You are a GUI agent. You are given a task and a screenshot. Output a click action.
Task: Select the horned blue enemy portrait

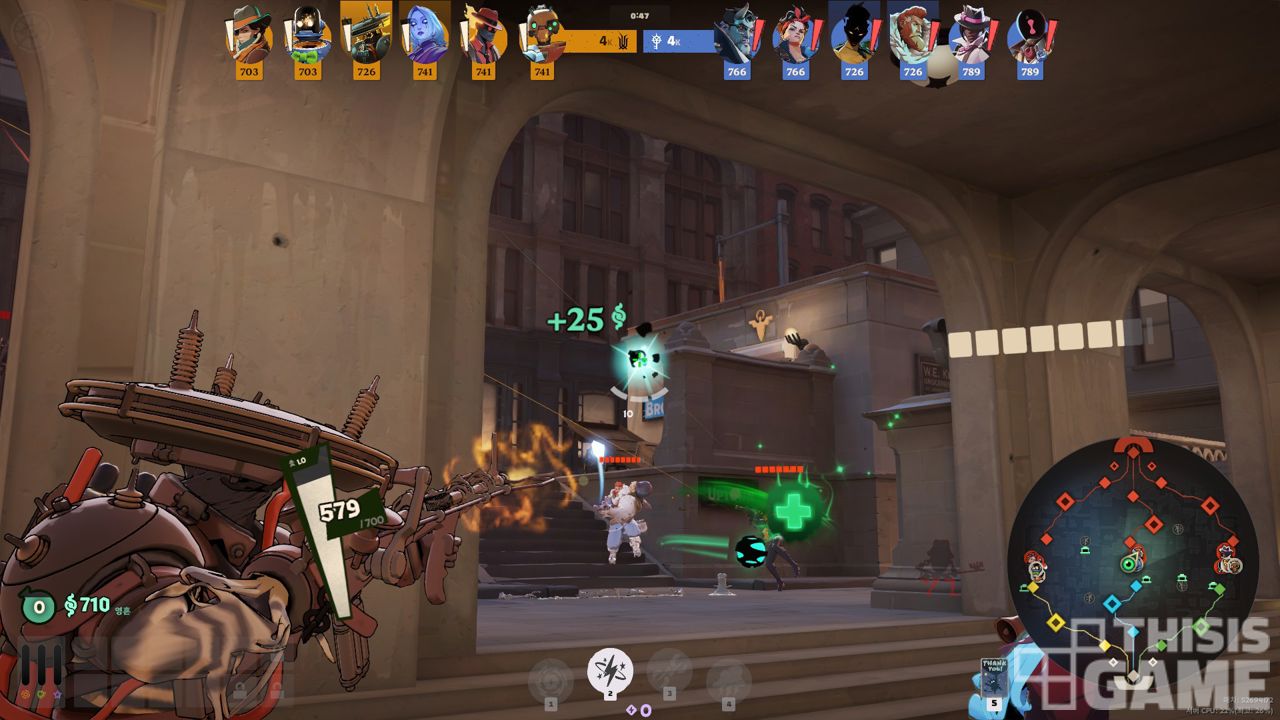click(x=737, y=35)
